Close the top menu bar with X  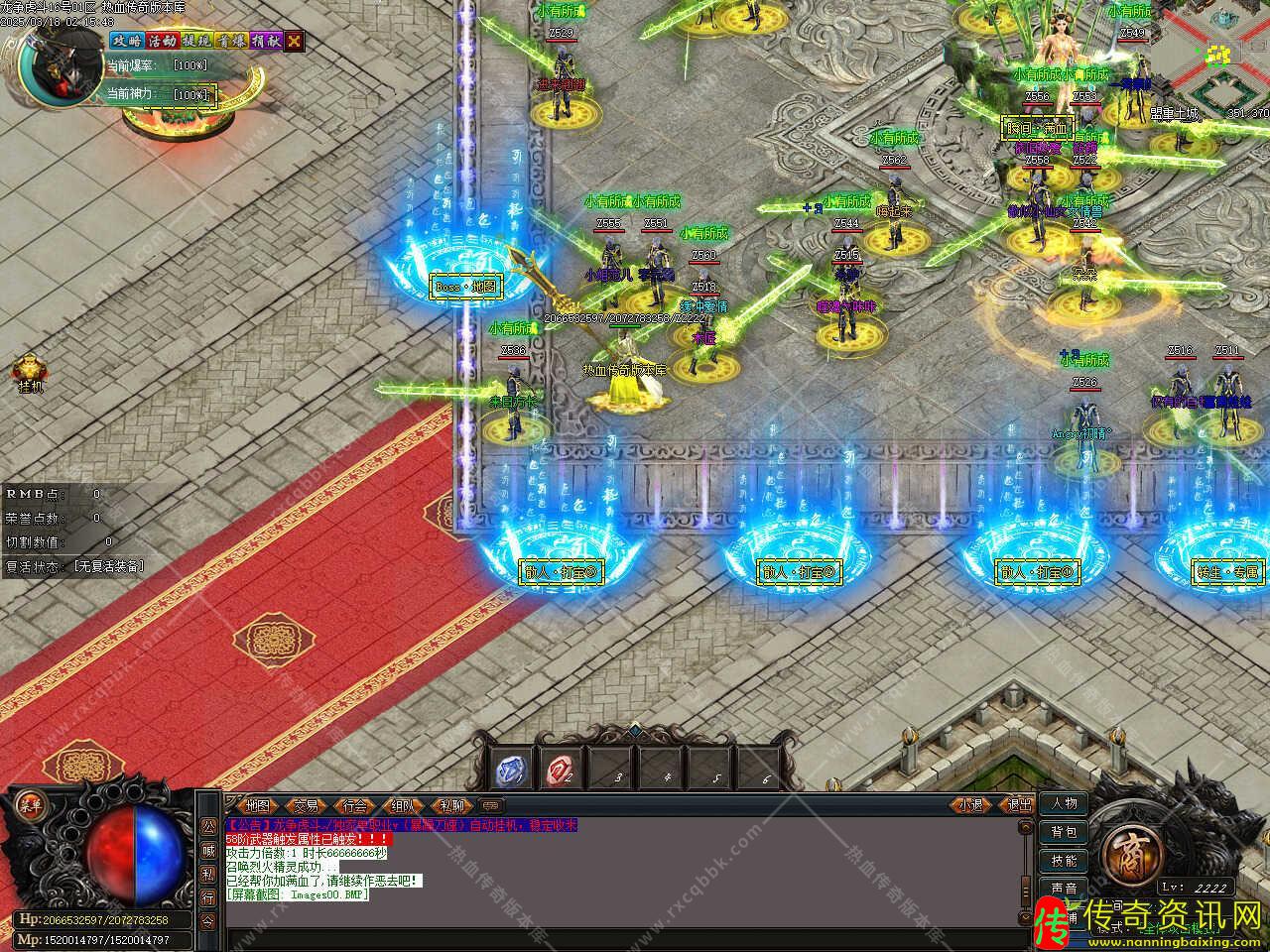coord(295,41)
